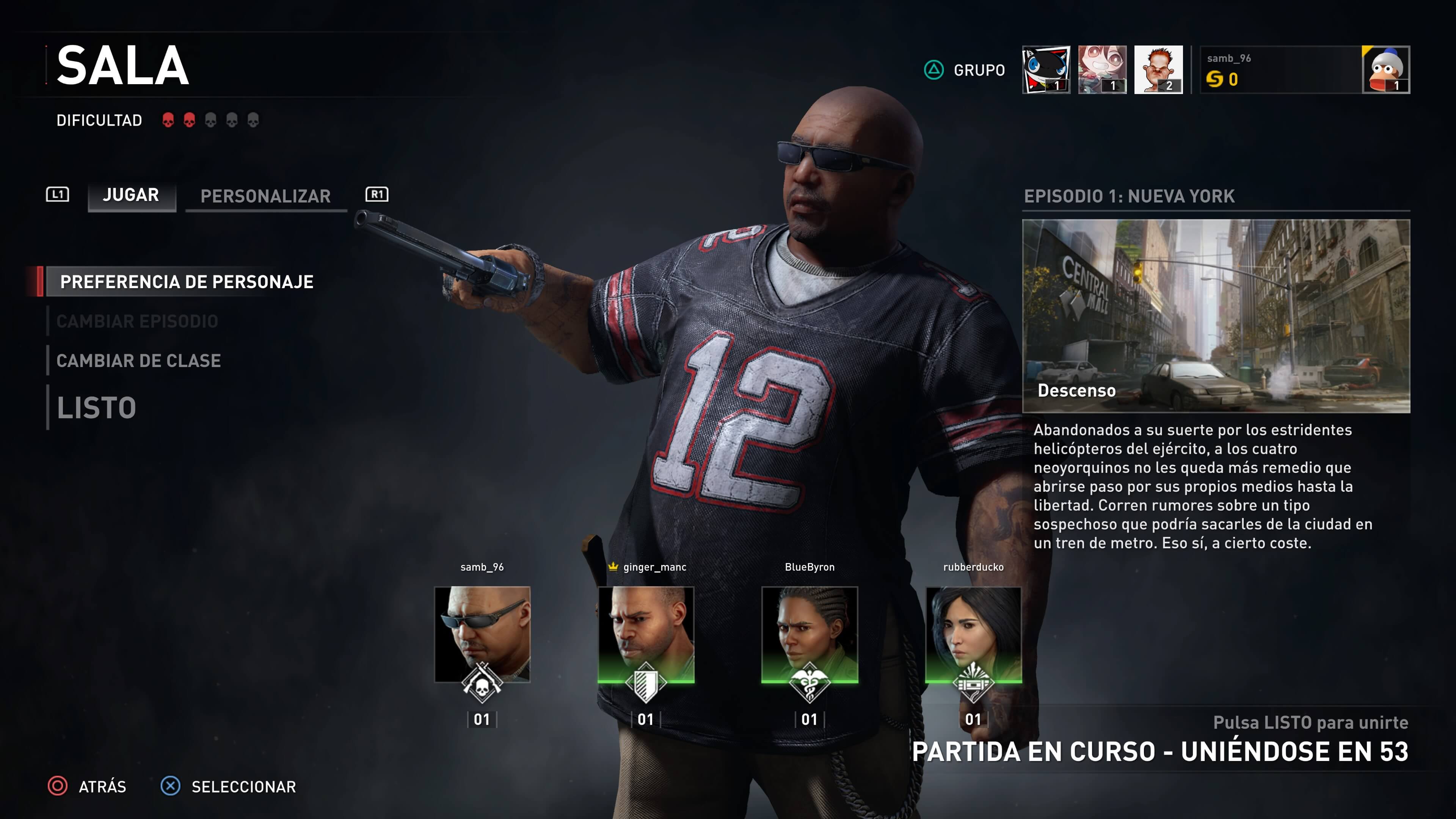Image resolution: width=1456 pixels, height=819 pixels.
Task: Select ginger_manc's character portrait
Action: point(645,634)
